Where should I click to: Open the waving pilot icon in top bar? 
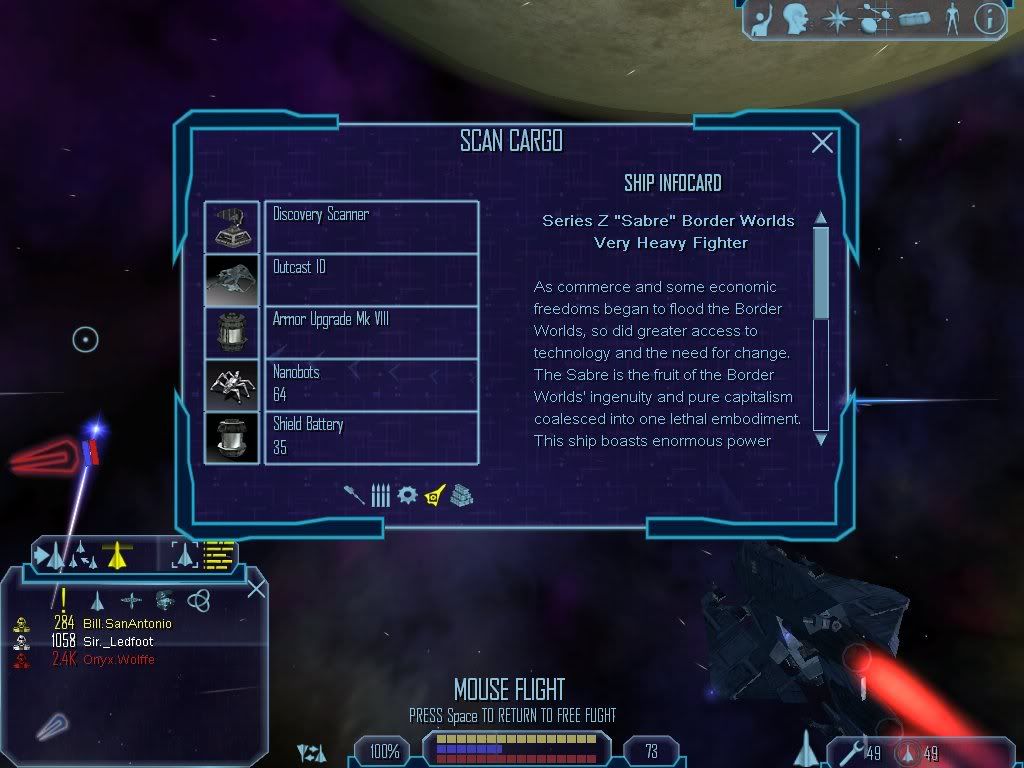coord(762,18)
